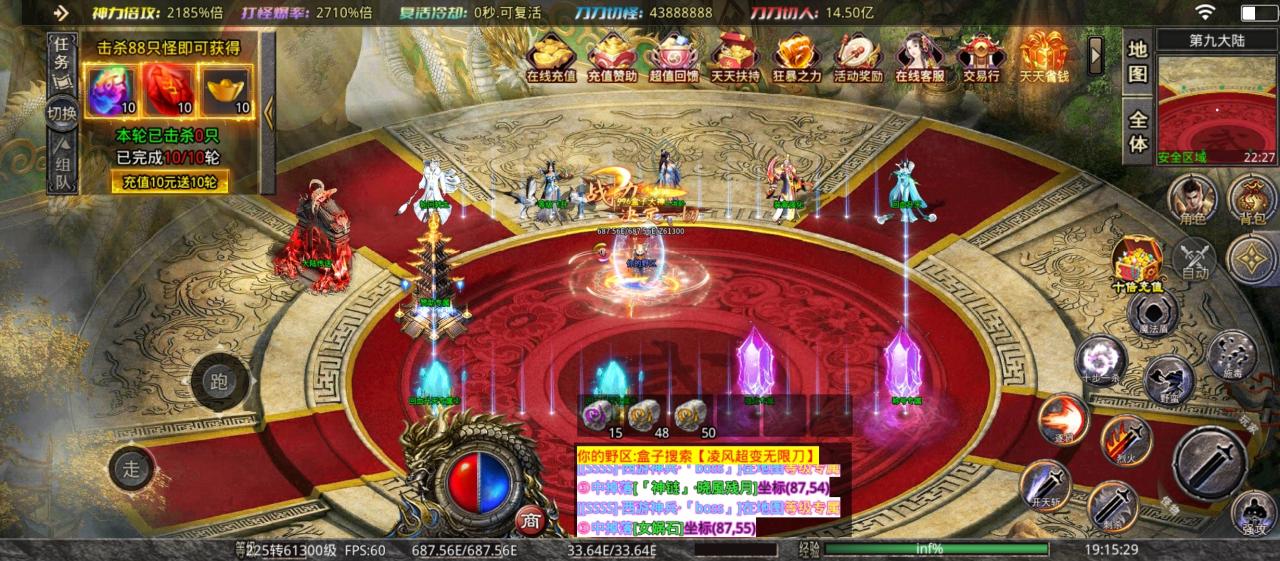
Task: Use the 开天斩 skill
Action: [1044, 486]
